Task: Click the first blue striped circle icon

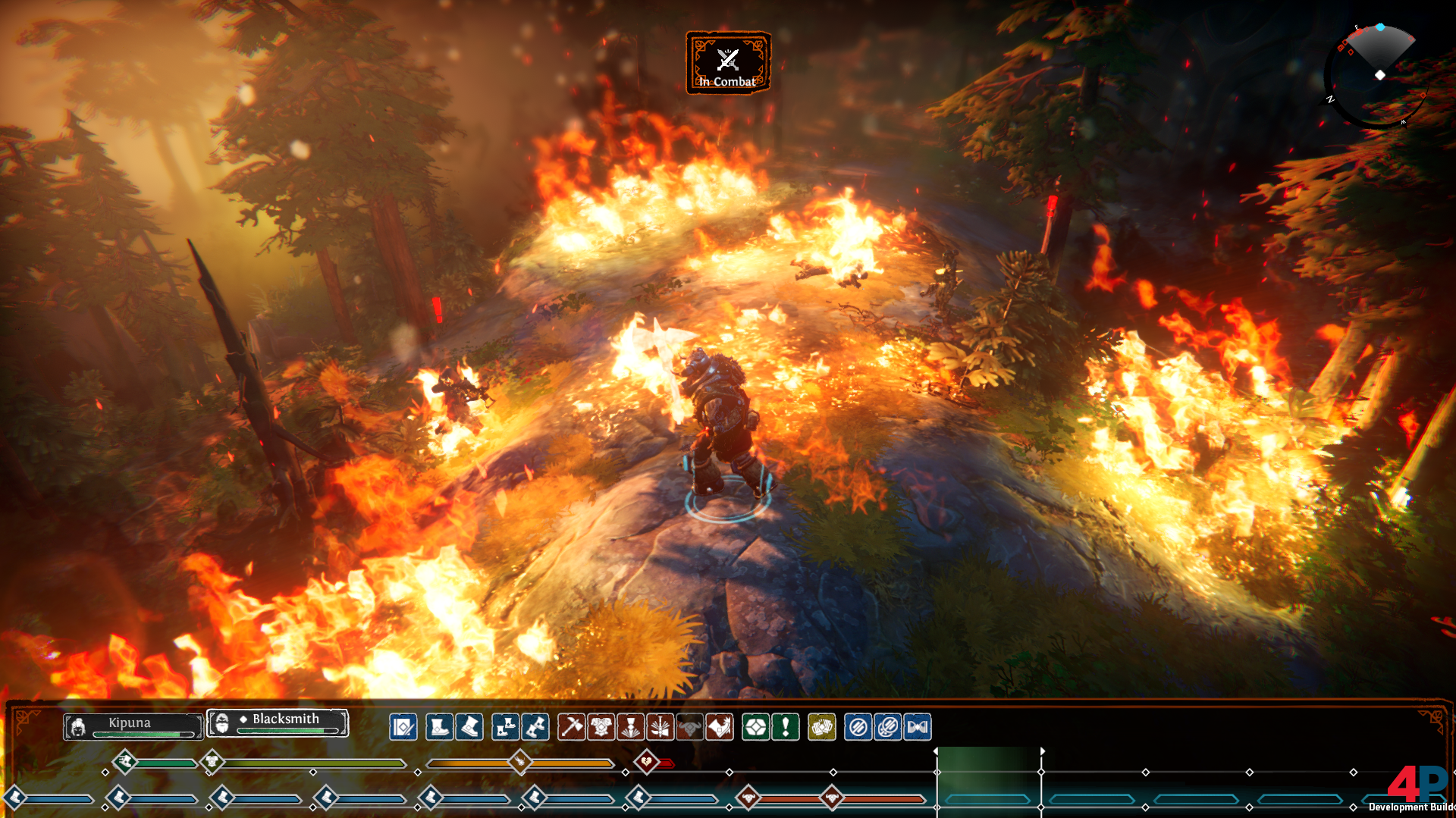Action: 858,727
